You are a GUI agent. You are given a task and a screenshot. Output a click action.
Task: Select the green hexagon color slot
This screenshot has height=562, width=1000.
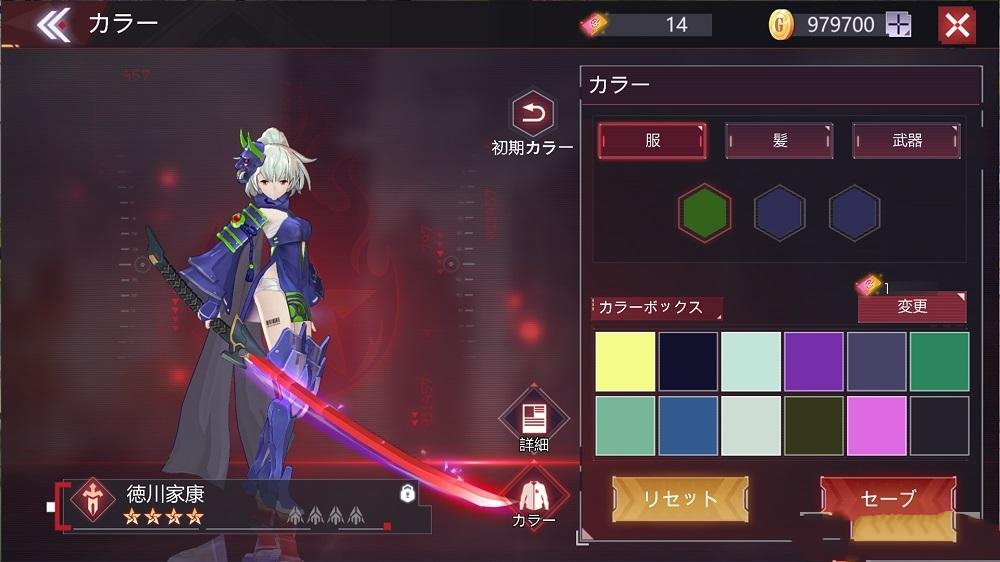point(704,213)
